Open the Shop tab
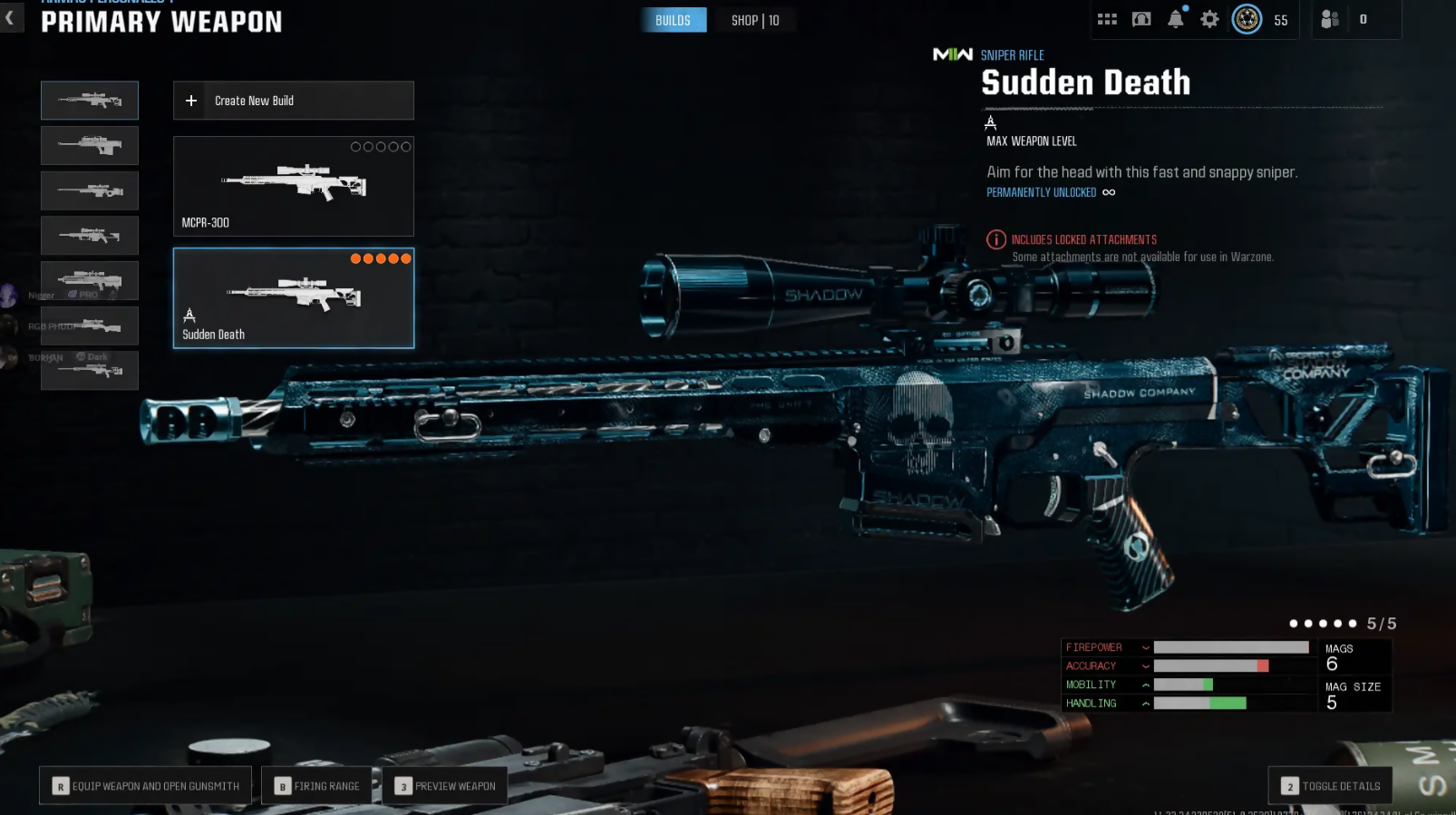 (x=755, y=20)
